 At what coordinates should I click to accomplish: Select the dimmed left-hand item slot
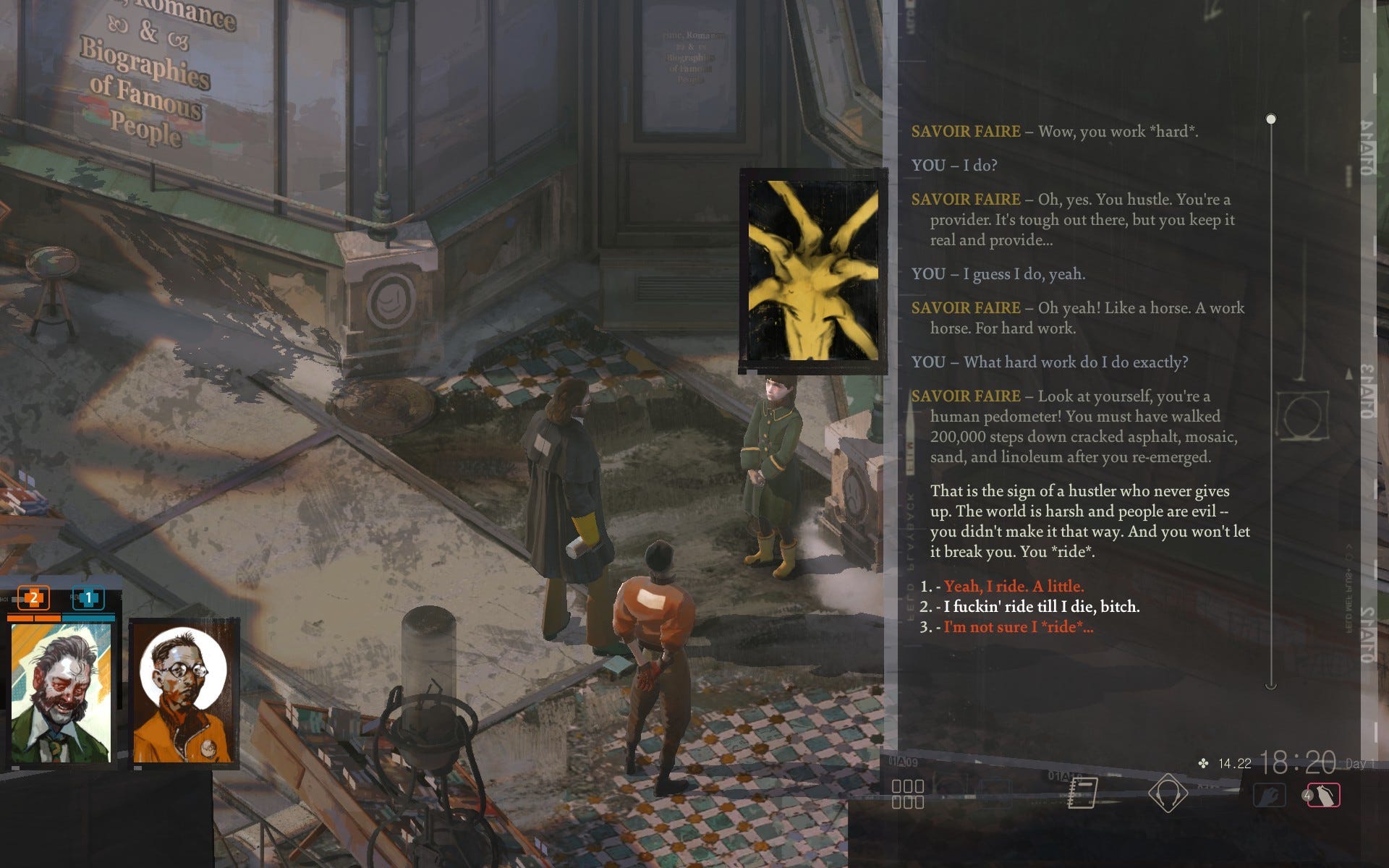(1270, 795)
